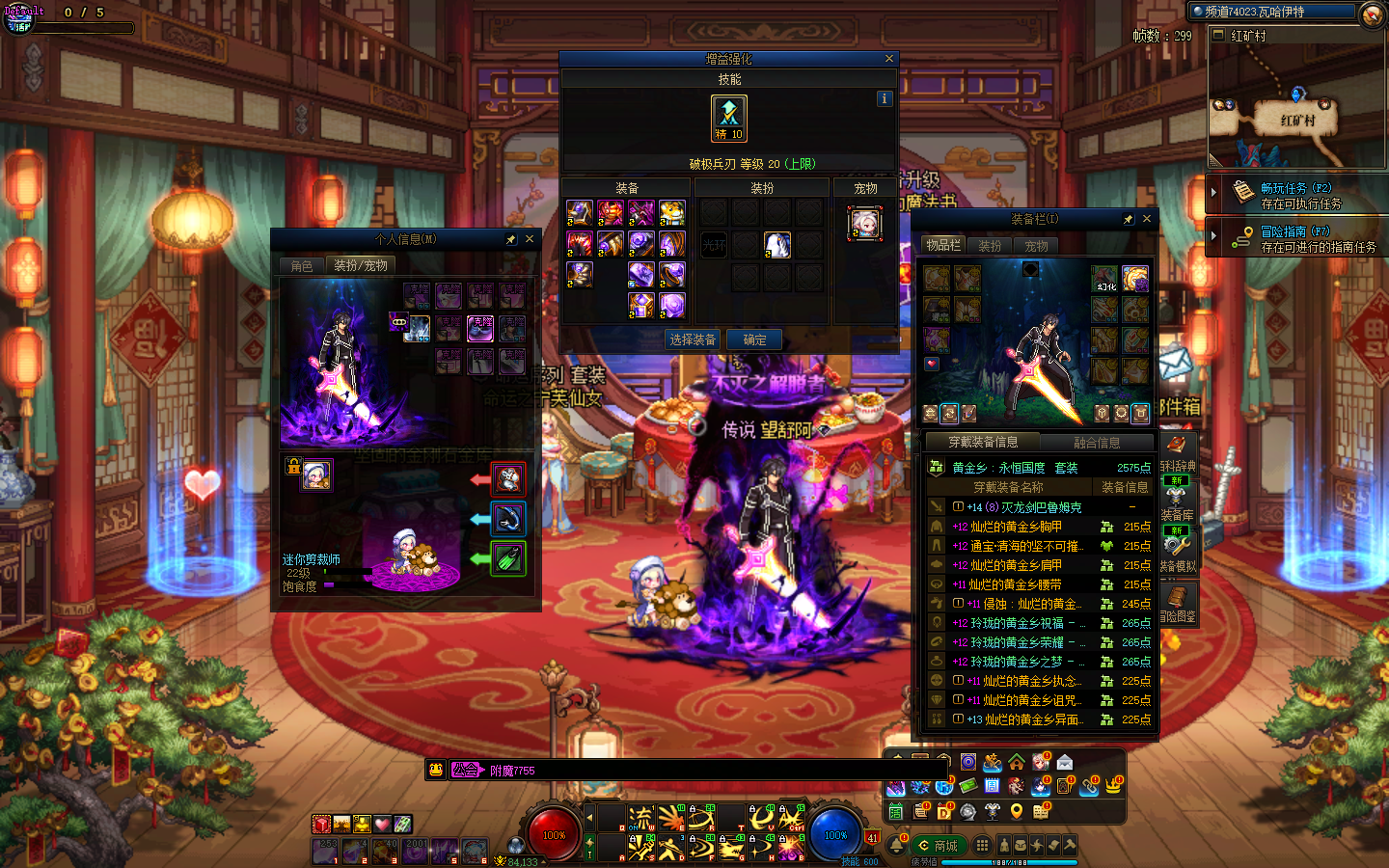Open 畅玩任务 quest tracker

click(x=1295, y=189)
